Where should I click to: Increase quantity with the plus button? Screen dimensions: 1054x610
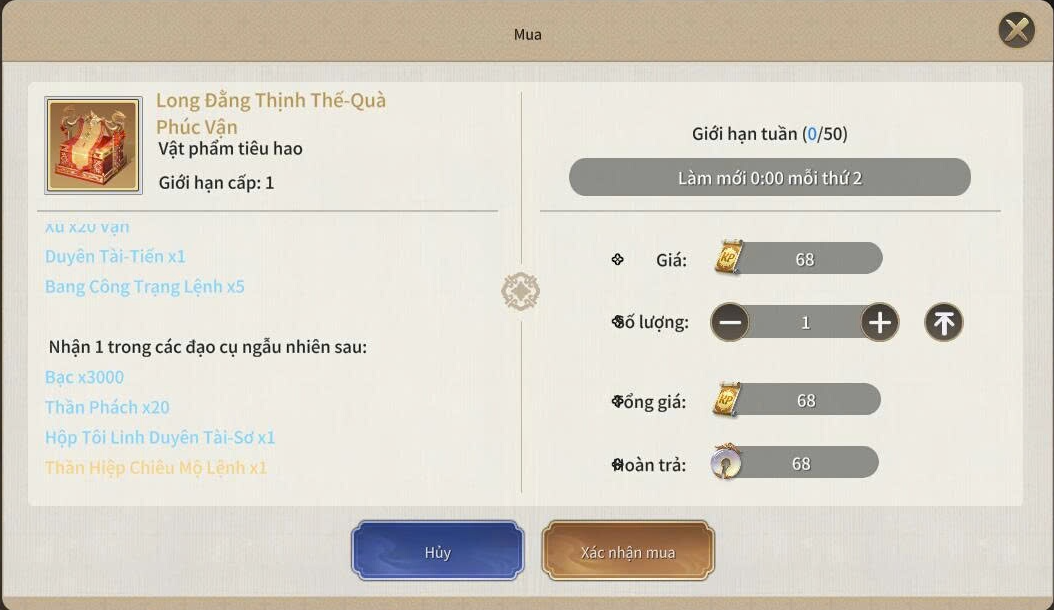tap(880, 322)
